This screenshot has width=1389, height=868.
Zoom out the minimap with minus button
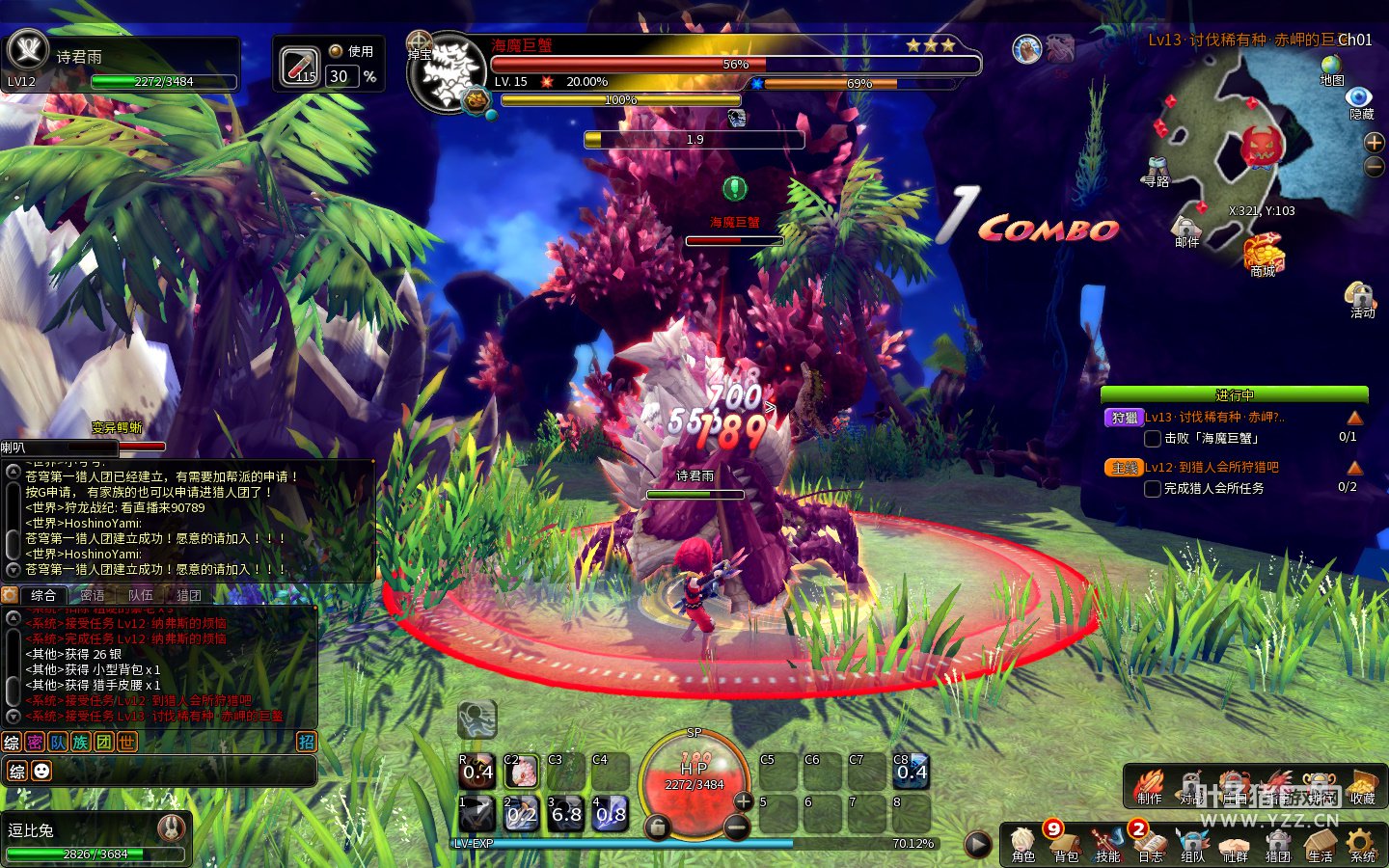tap(1375, 166)
